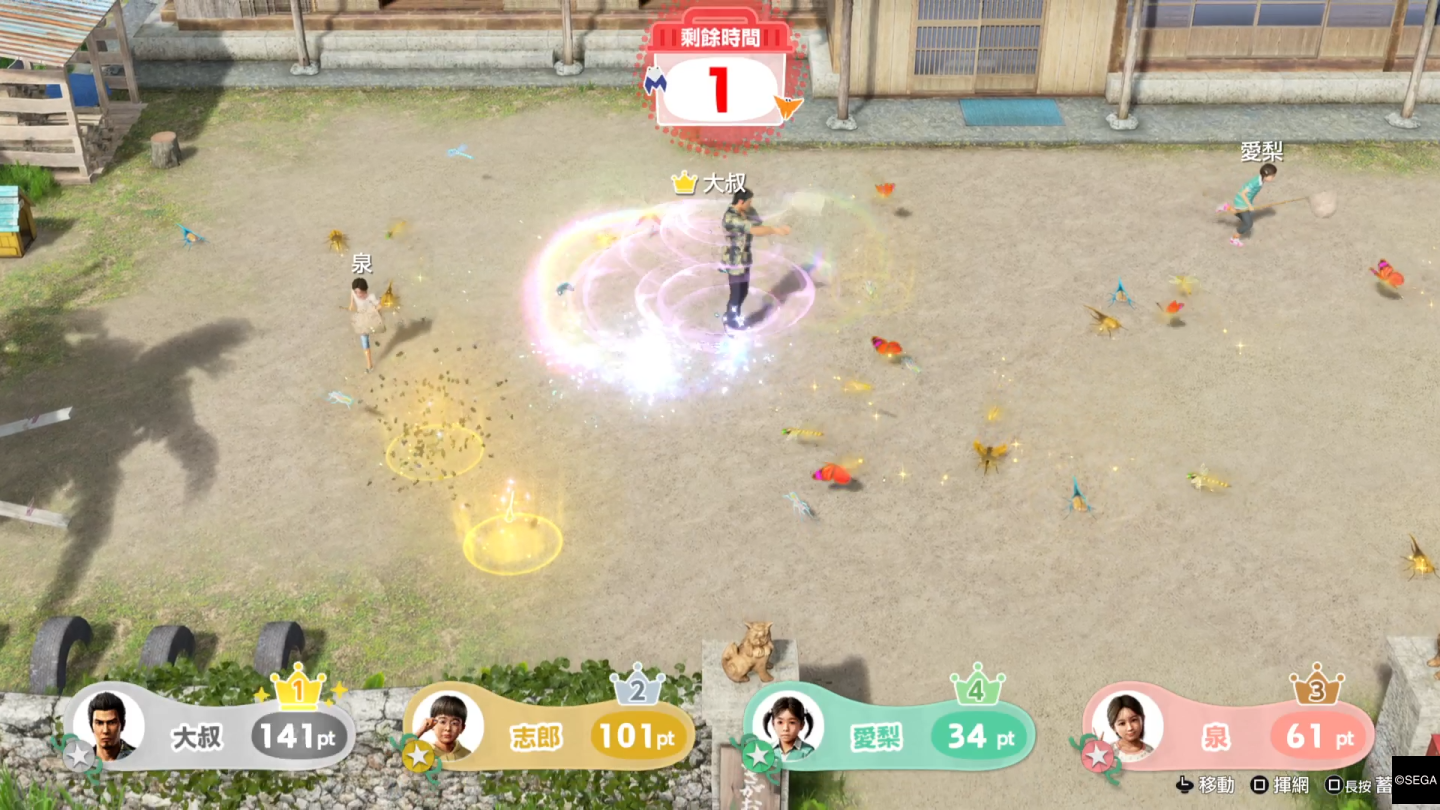Pick 泉's pink player panel
Screen dimensions: 1440x810
pos(1229,736)
